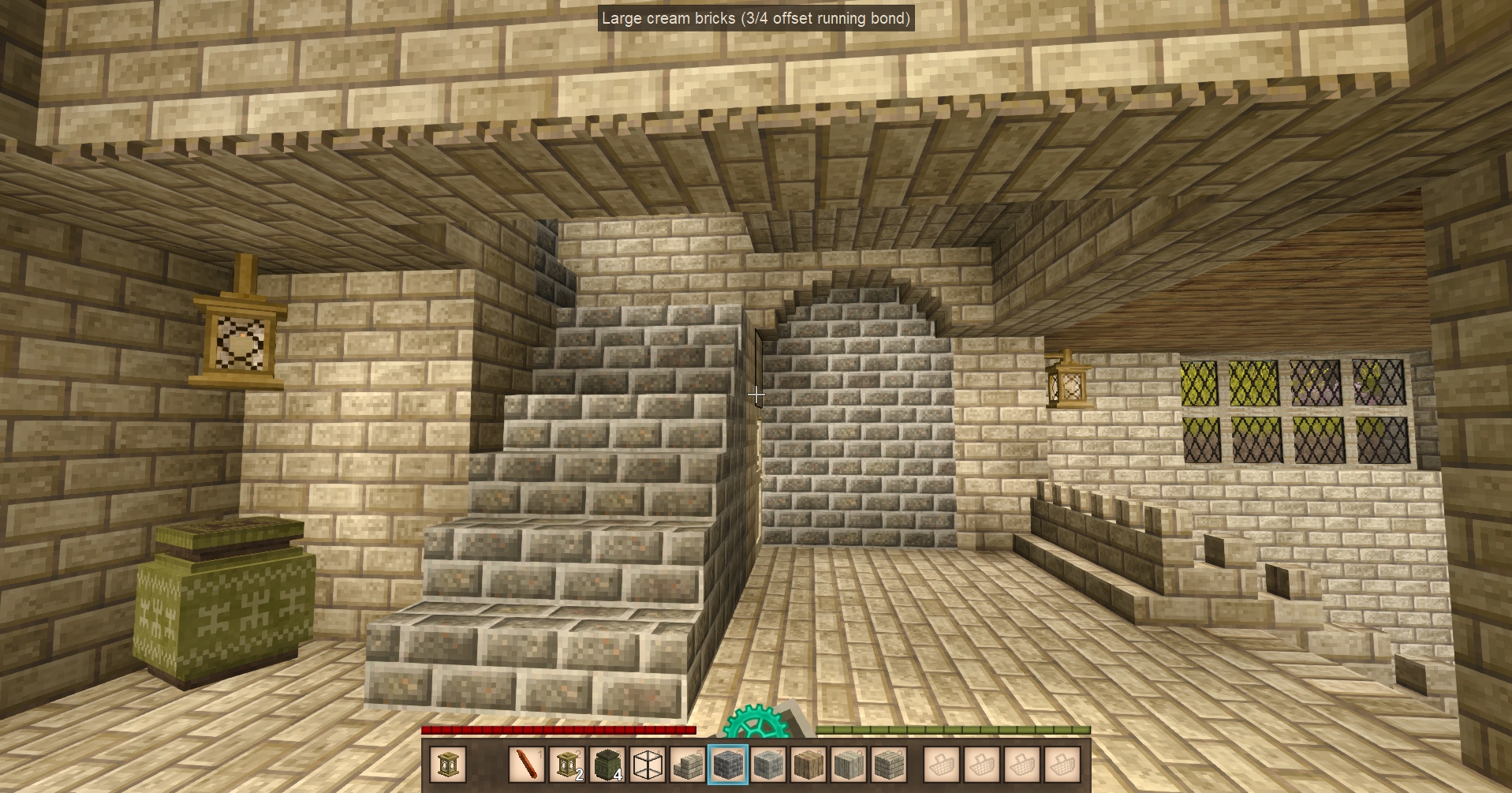Choose the stack of two lanterns
The height and width of the screenshot is (793, 1512).
pyautogui.click(x=566, y=764)
